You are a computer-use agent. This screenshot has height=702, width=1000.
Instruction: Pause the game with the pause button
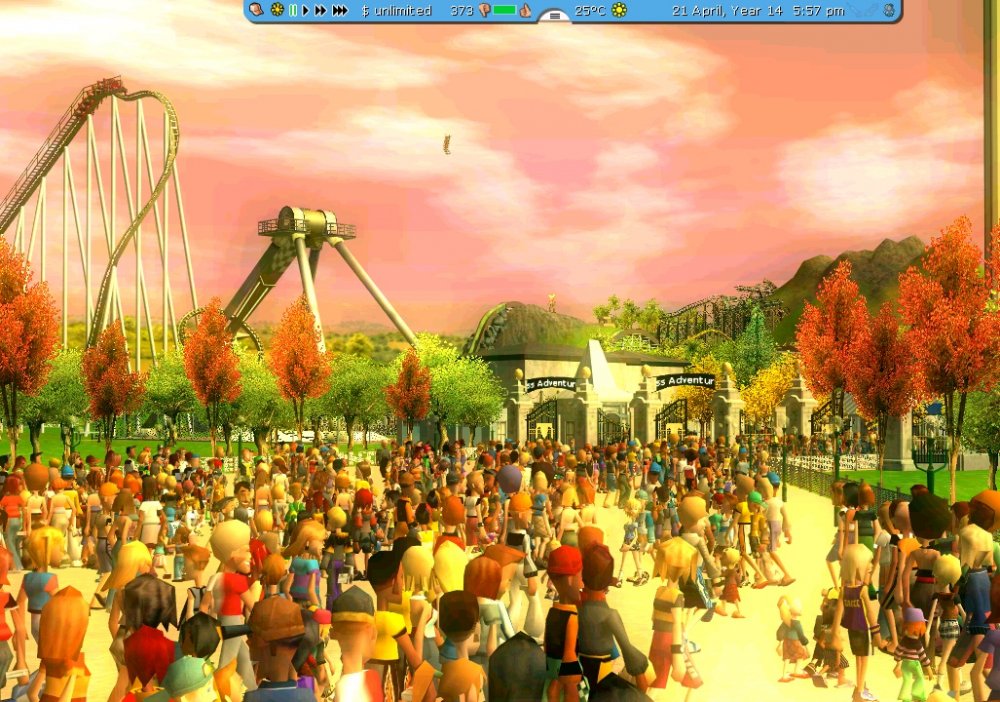293,10
